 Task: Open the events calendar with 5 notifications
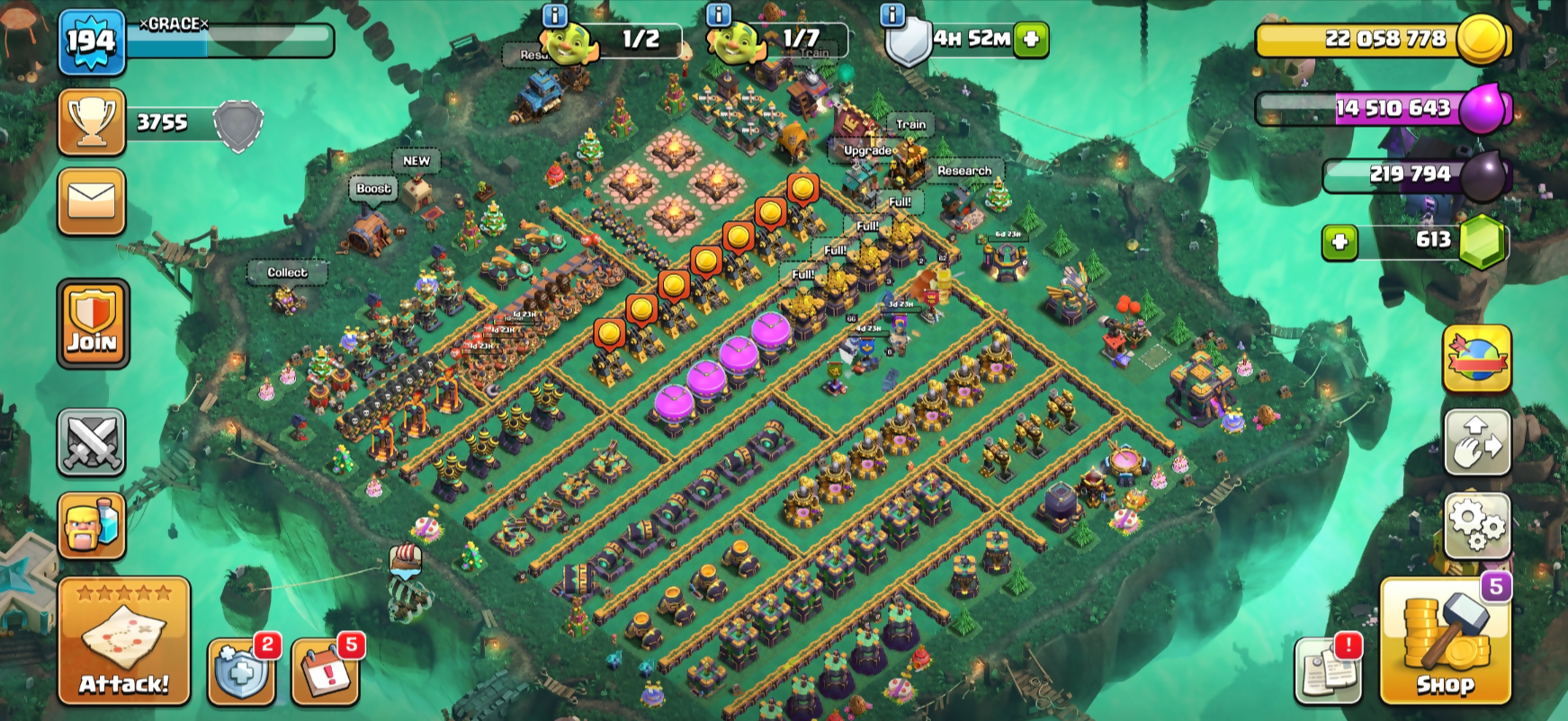click(x=325, y=672)
